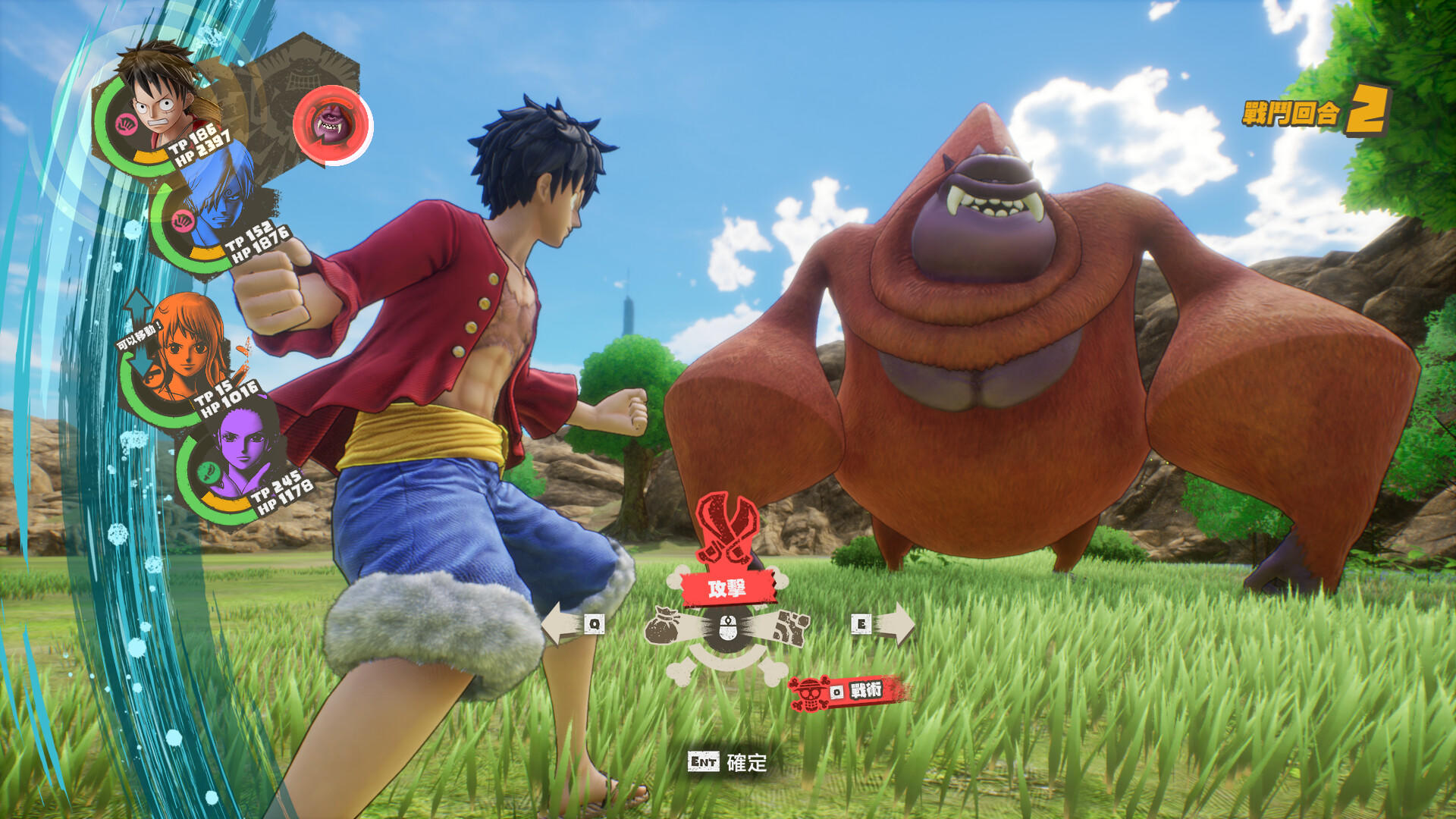Image resolution: width=1456 pixels, height=819 pixels.
Task: Choose Nami's orange party portrait
Action: click(x=186, y=349)
